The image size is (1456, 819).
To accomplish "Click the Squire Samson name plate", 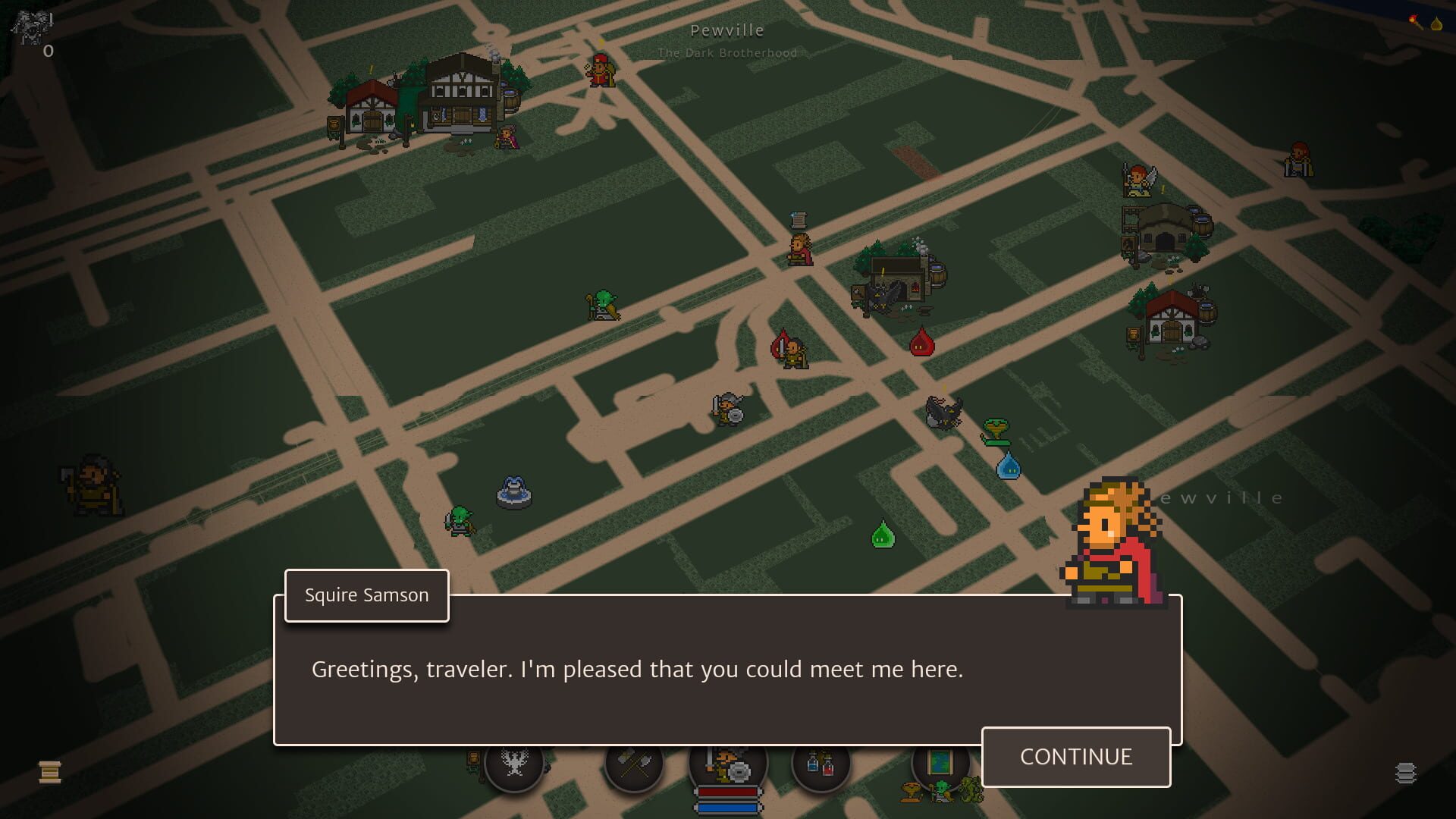I will click(x=366, y=596).
